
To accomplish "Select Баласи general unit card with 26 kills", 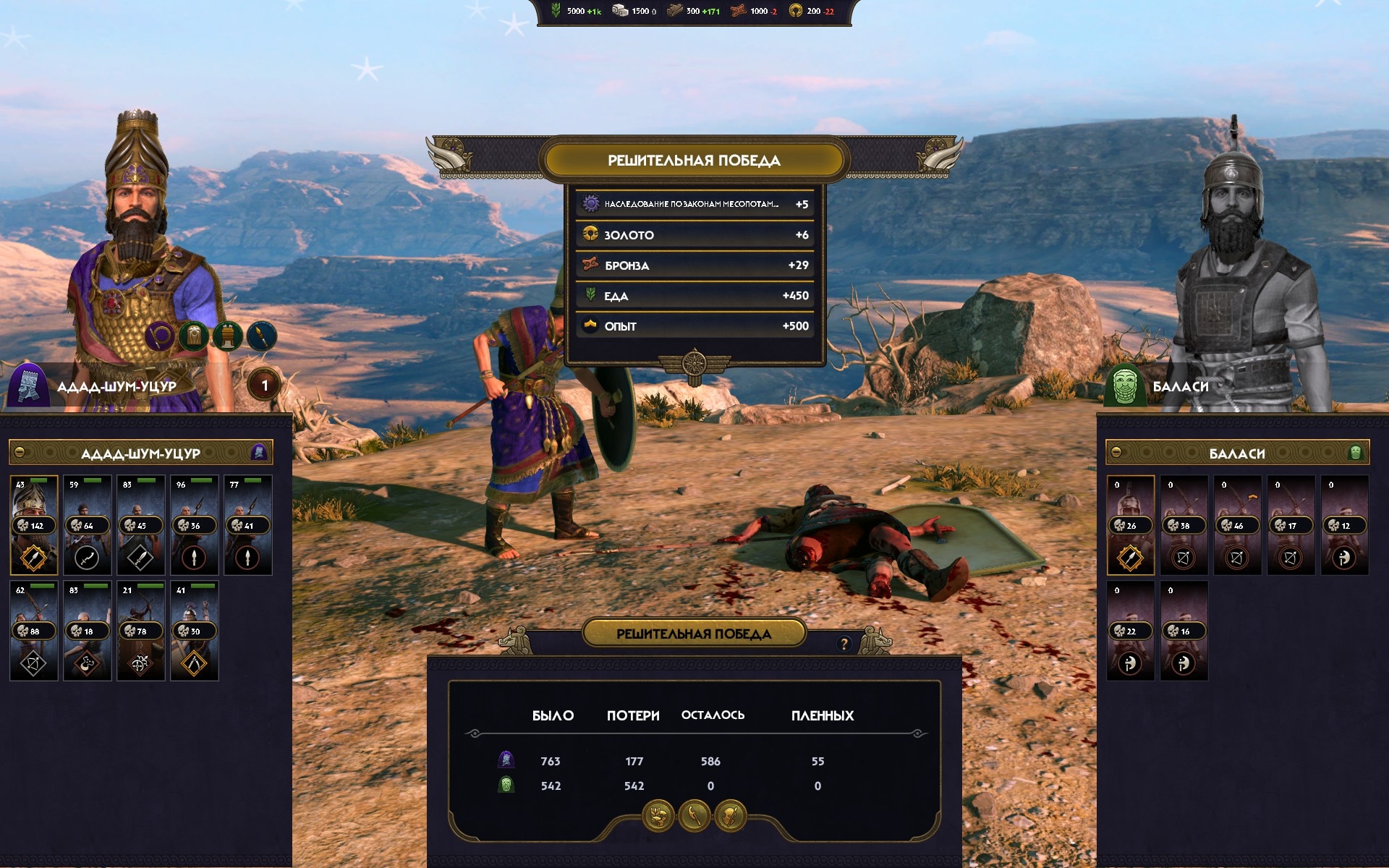I will tap(1131, 525).
